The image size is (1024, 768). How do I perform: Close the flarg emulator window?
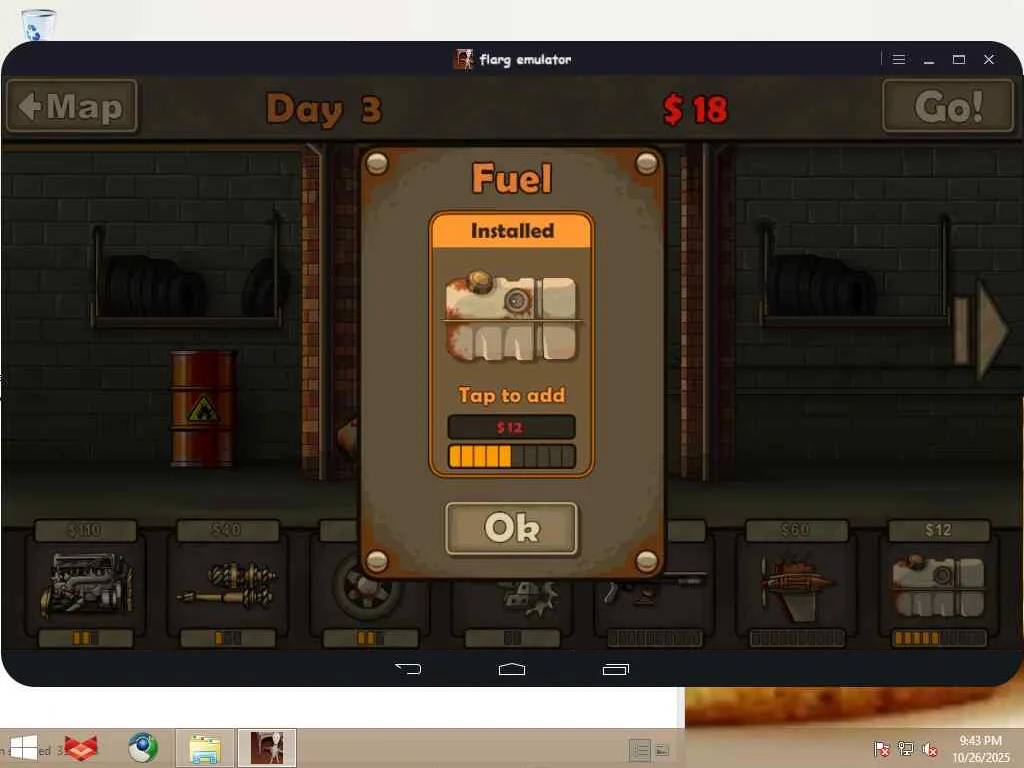point(989,60)
